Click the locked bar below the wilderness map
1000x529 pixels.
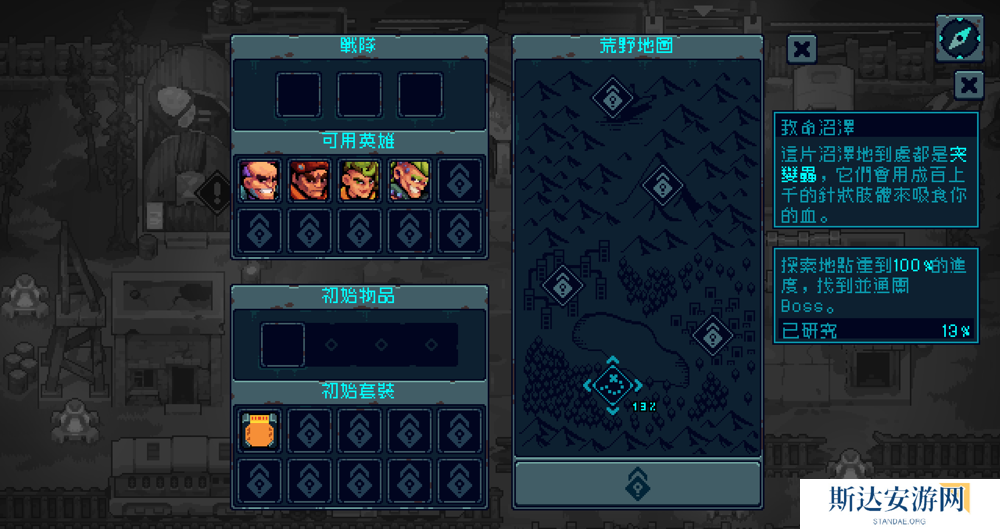(637, 483)
